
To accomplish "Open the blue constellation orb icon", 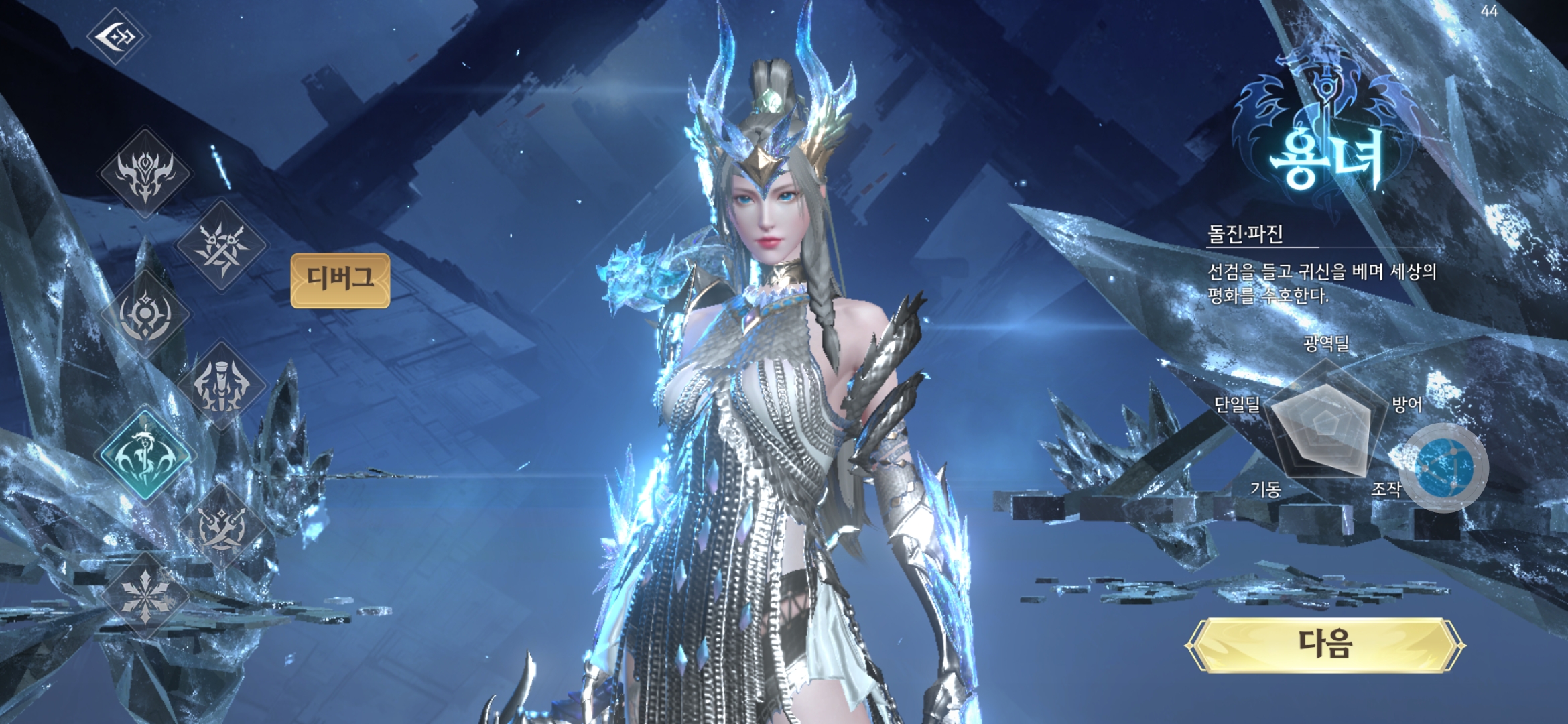I will pos(1445,468).
